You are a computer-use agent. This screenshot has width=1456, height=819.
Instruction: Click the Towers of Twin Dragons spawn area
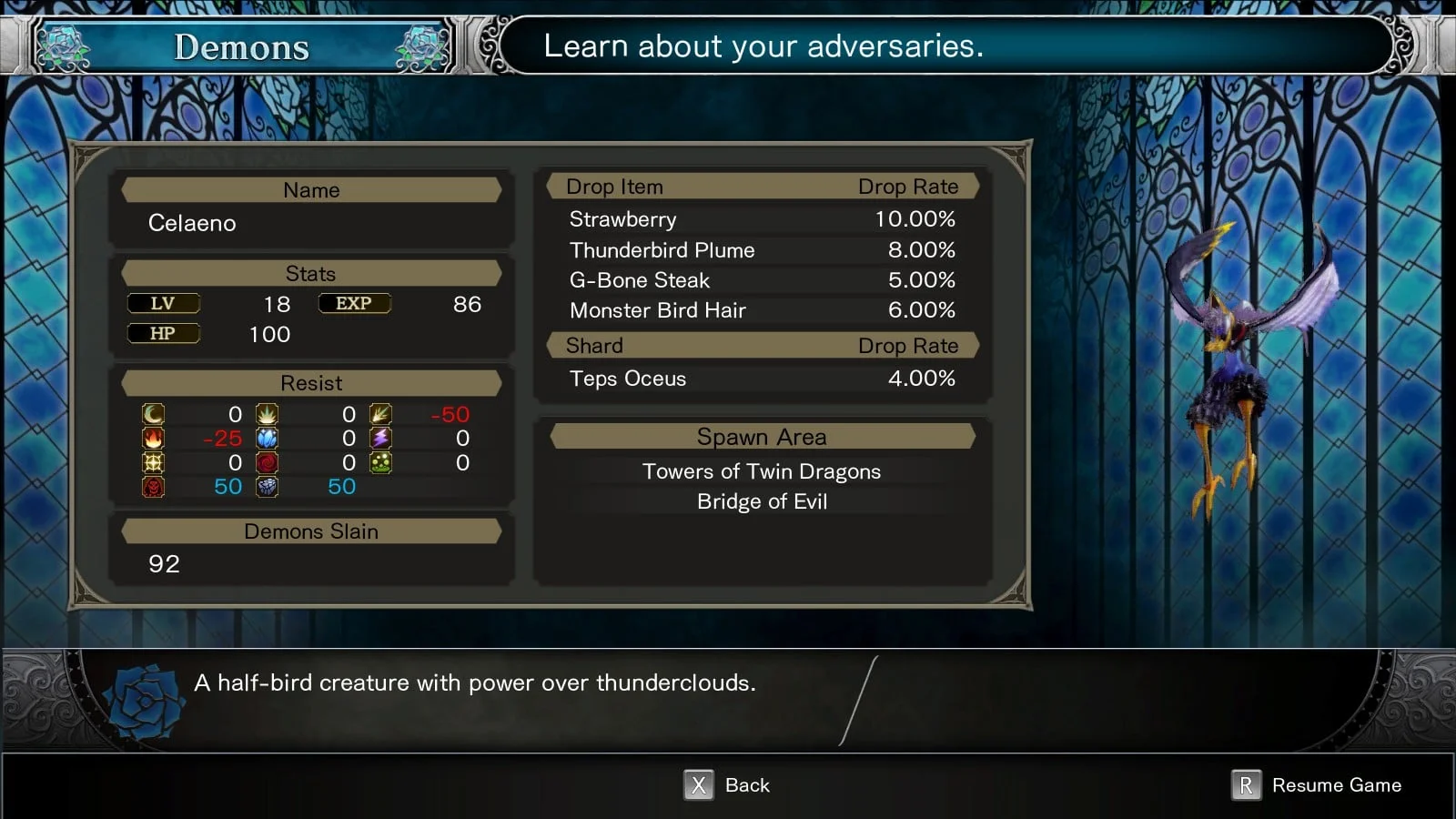coord(762,471)
